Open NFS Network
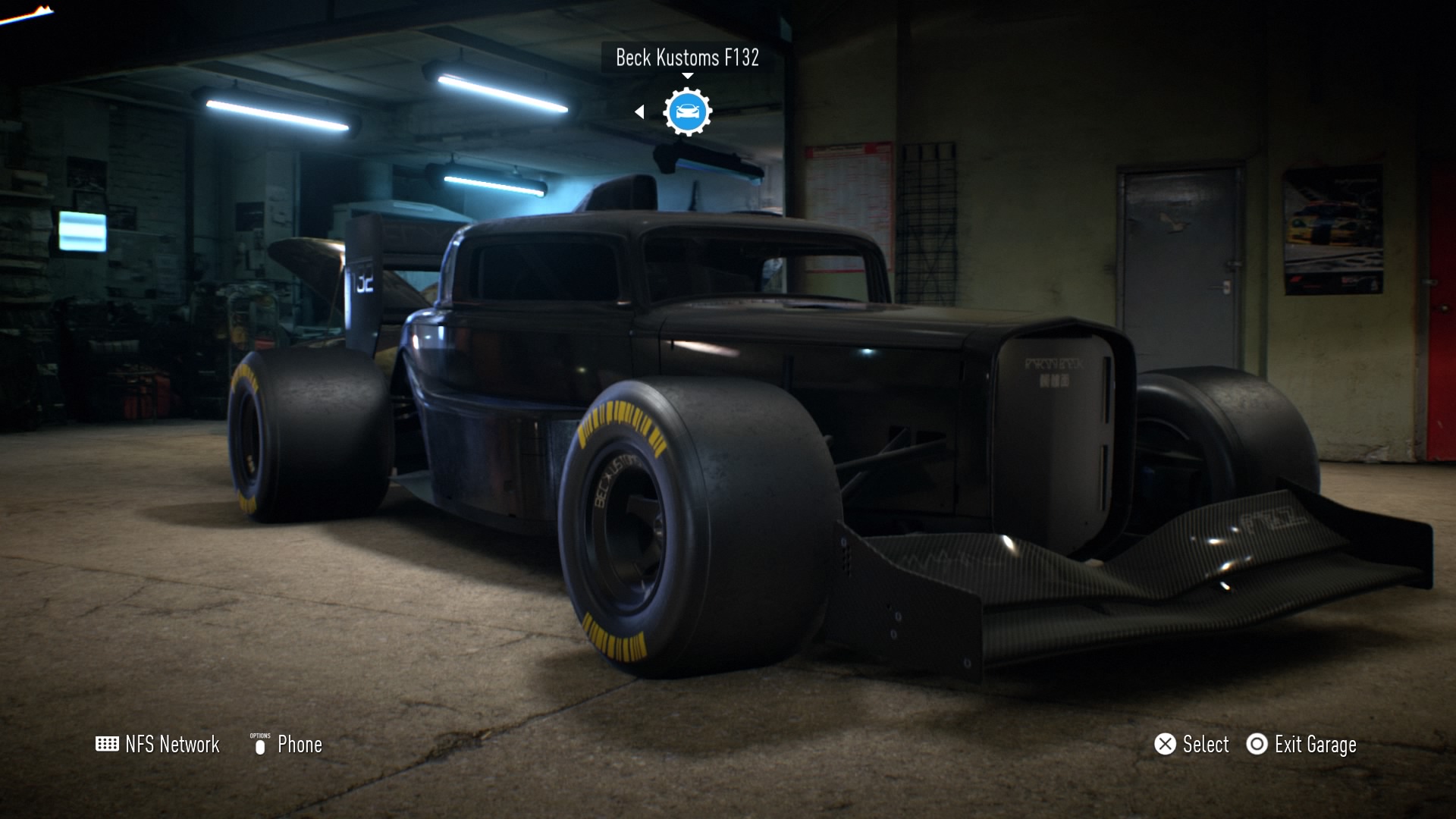The height and width of the screenshot is (819, 1456). coord(158,745)
